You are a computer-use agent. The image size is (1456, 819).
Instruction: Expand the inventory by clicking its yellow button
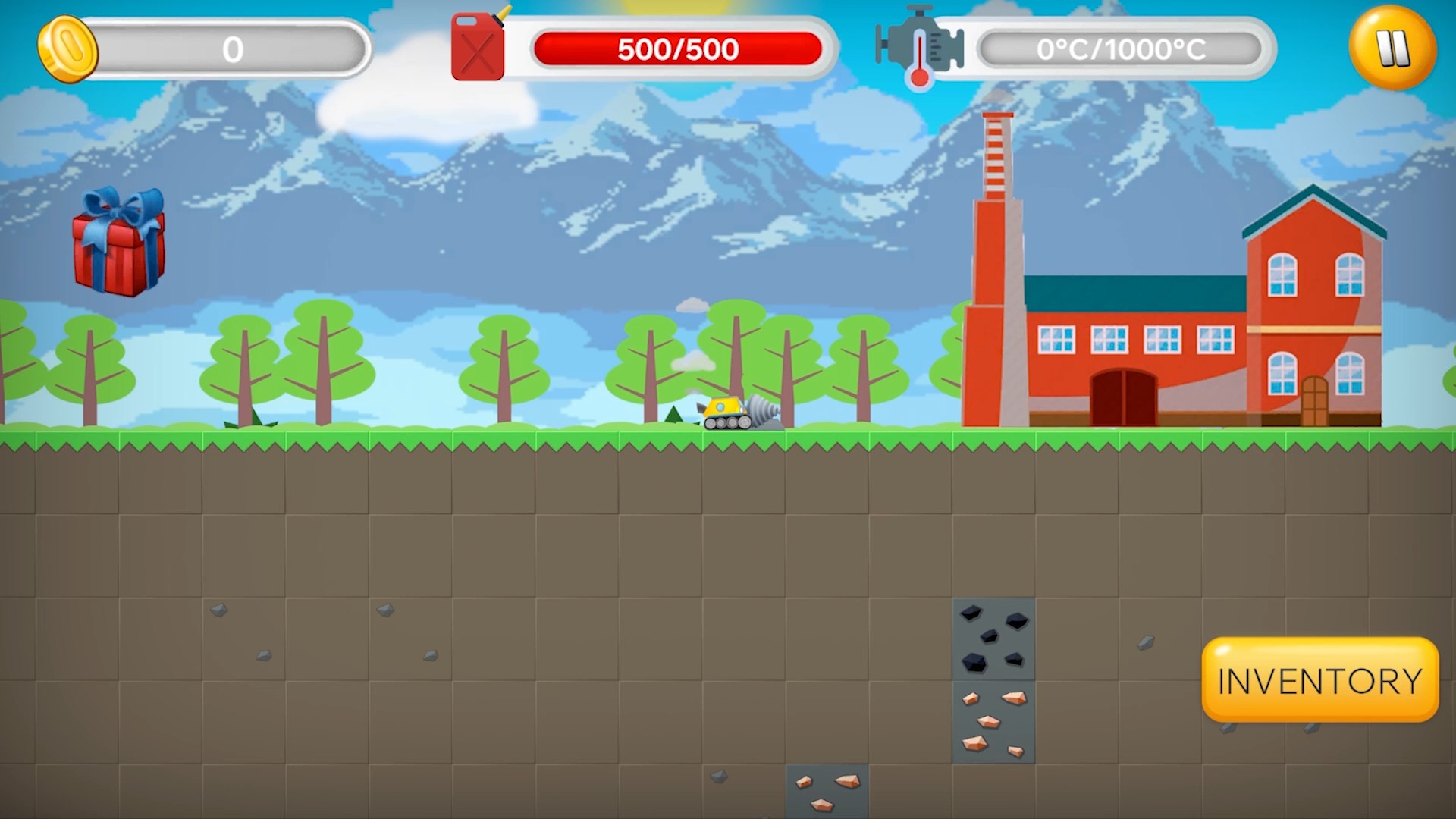(1319, 680)
